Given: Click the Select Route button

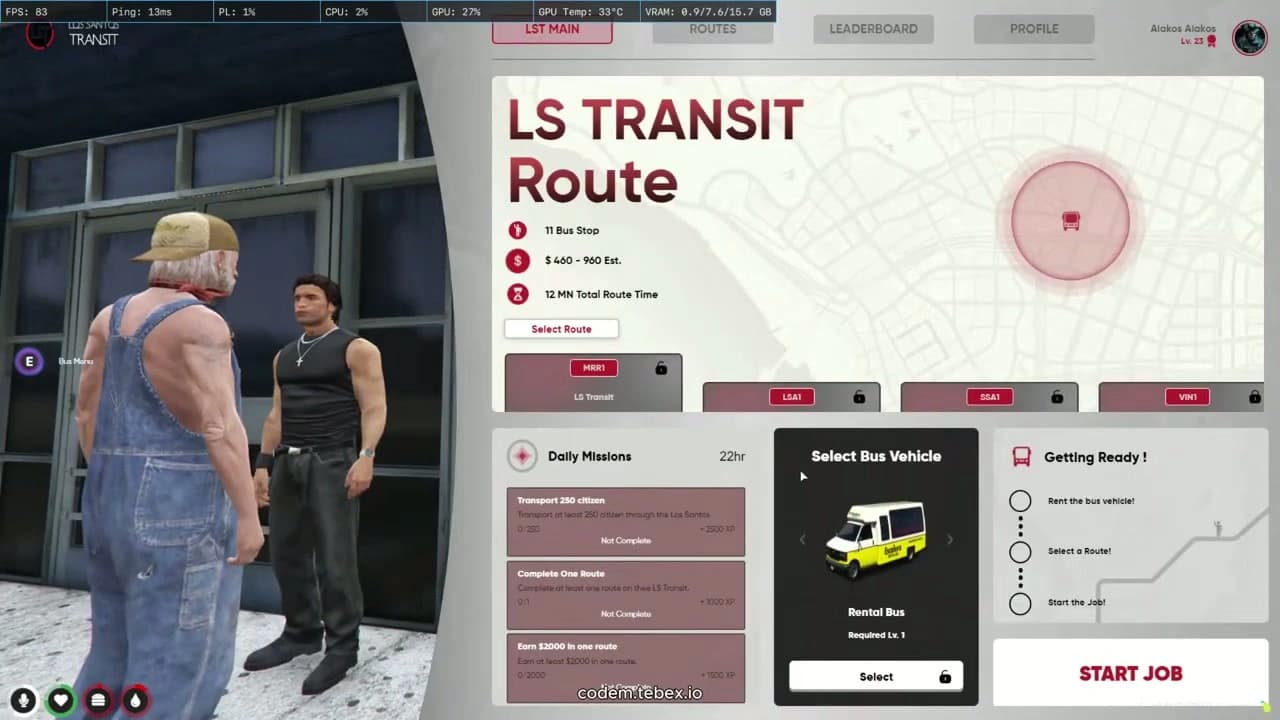Looking at the screenshot, I should click(561, 328).
